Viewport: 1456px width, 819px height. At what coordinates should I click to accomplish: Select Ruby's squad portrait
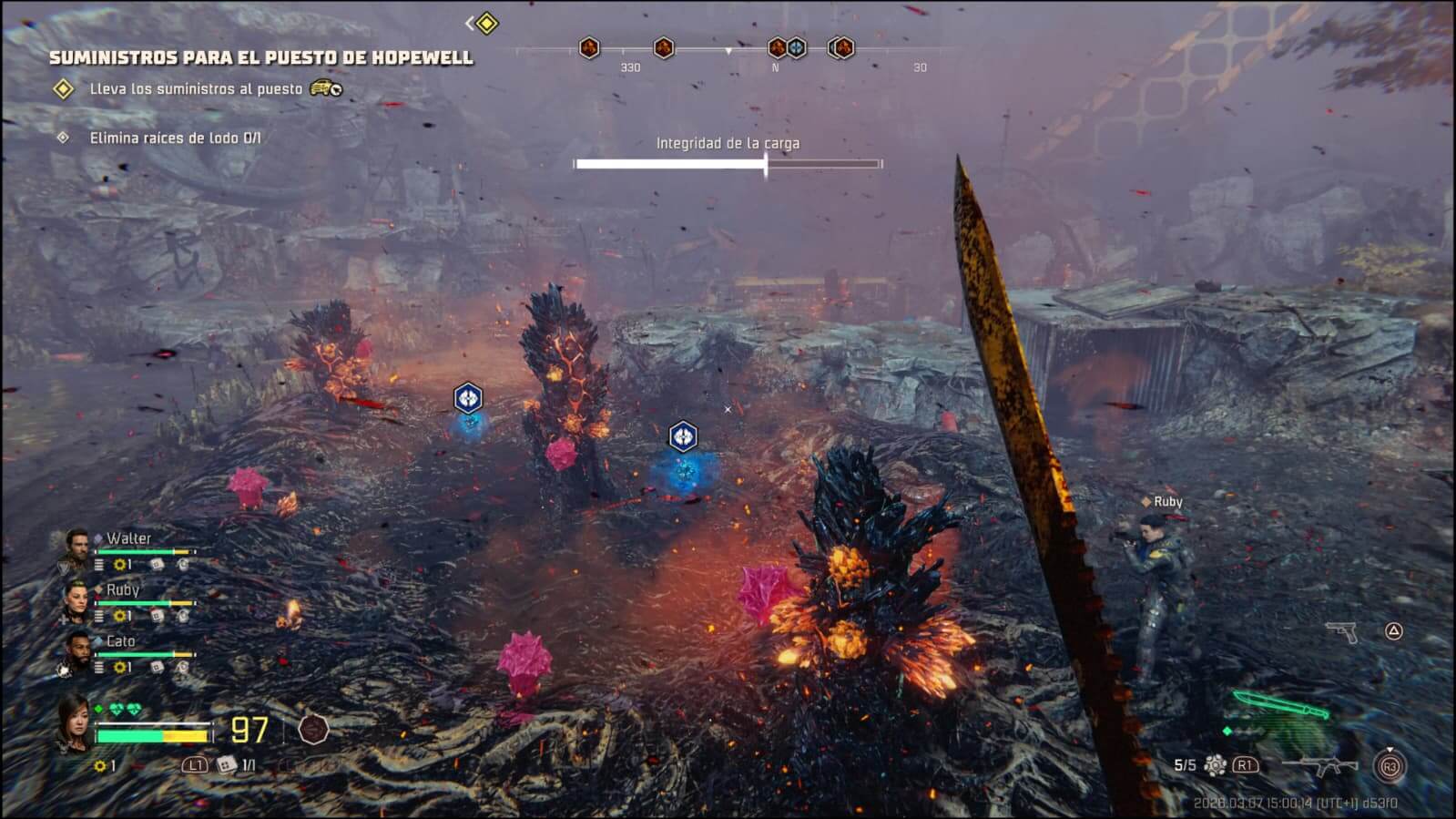(76, 600)
